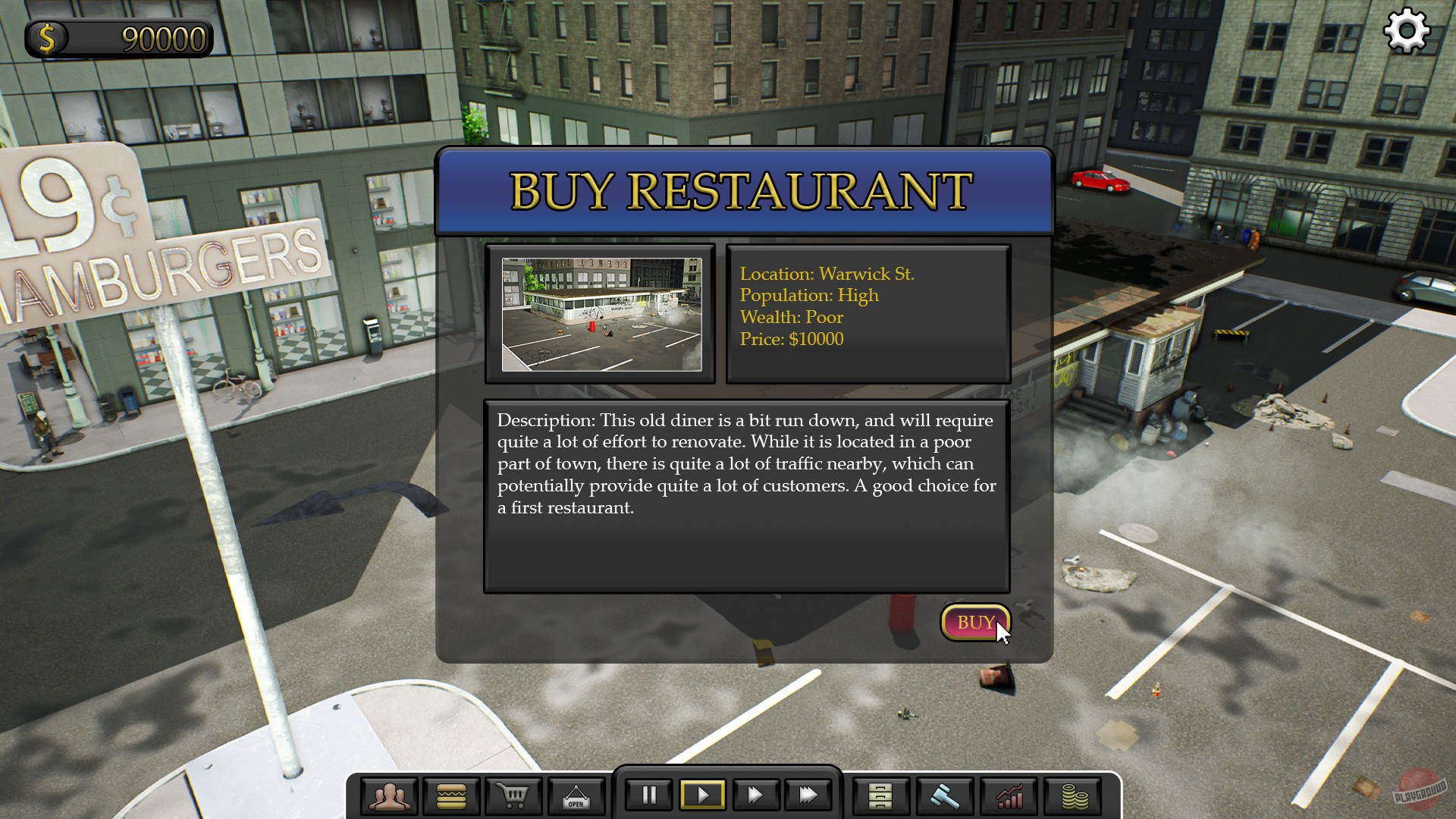Open the settings gear menu
1456x819 pixels.
tap(1408, 30)
